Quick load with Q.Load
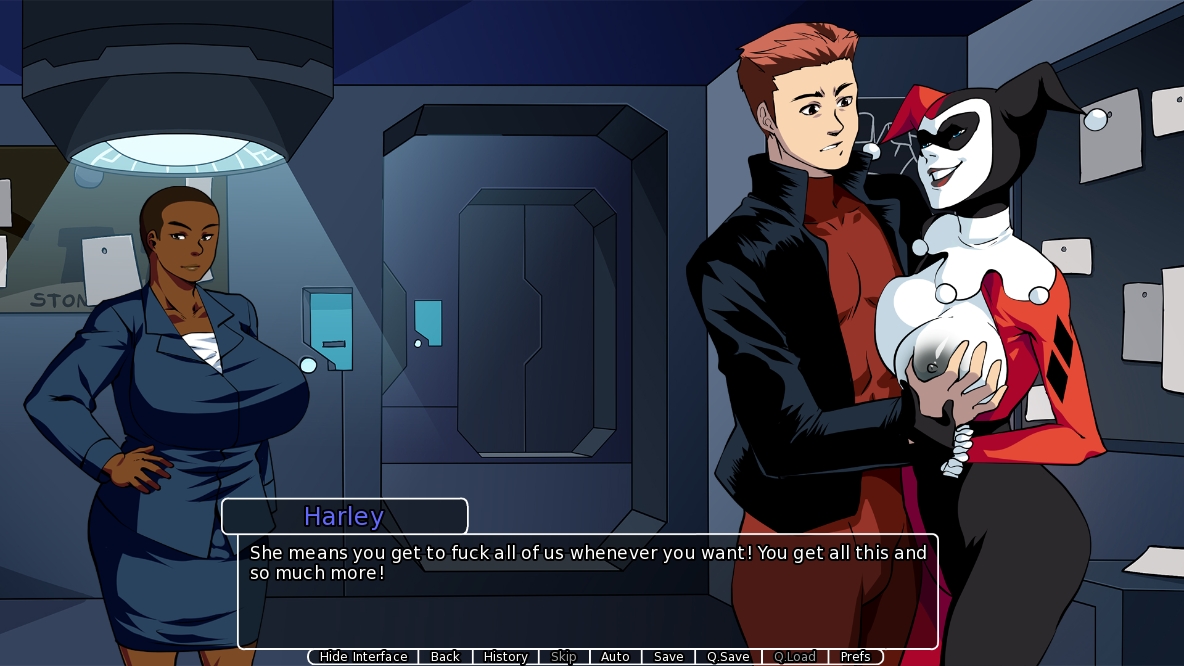Image resolution: width=1184 pixels, height=666 pixels. click(x=795, y=657)
